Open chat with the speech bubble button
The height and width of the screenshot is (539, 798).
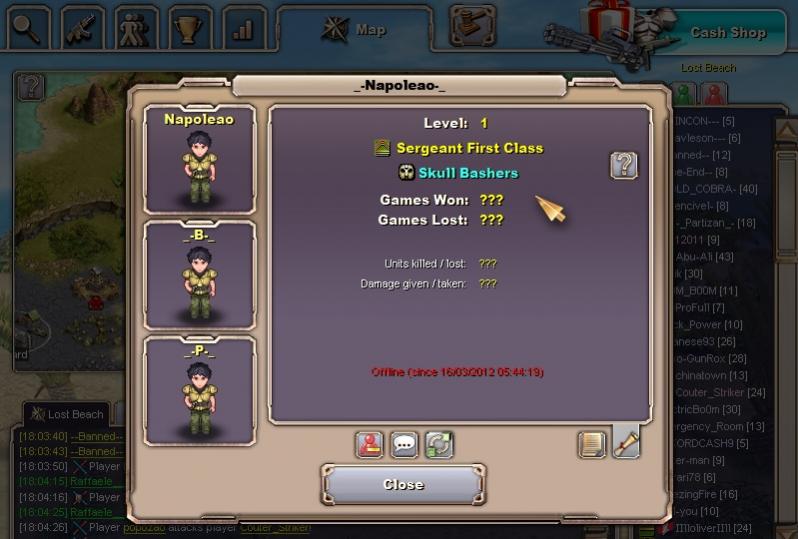404,444
